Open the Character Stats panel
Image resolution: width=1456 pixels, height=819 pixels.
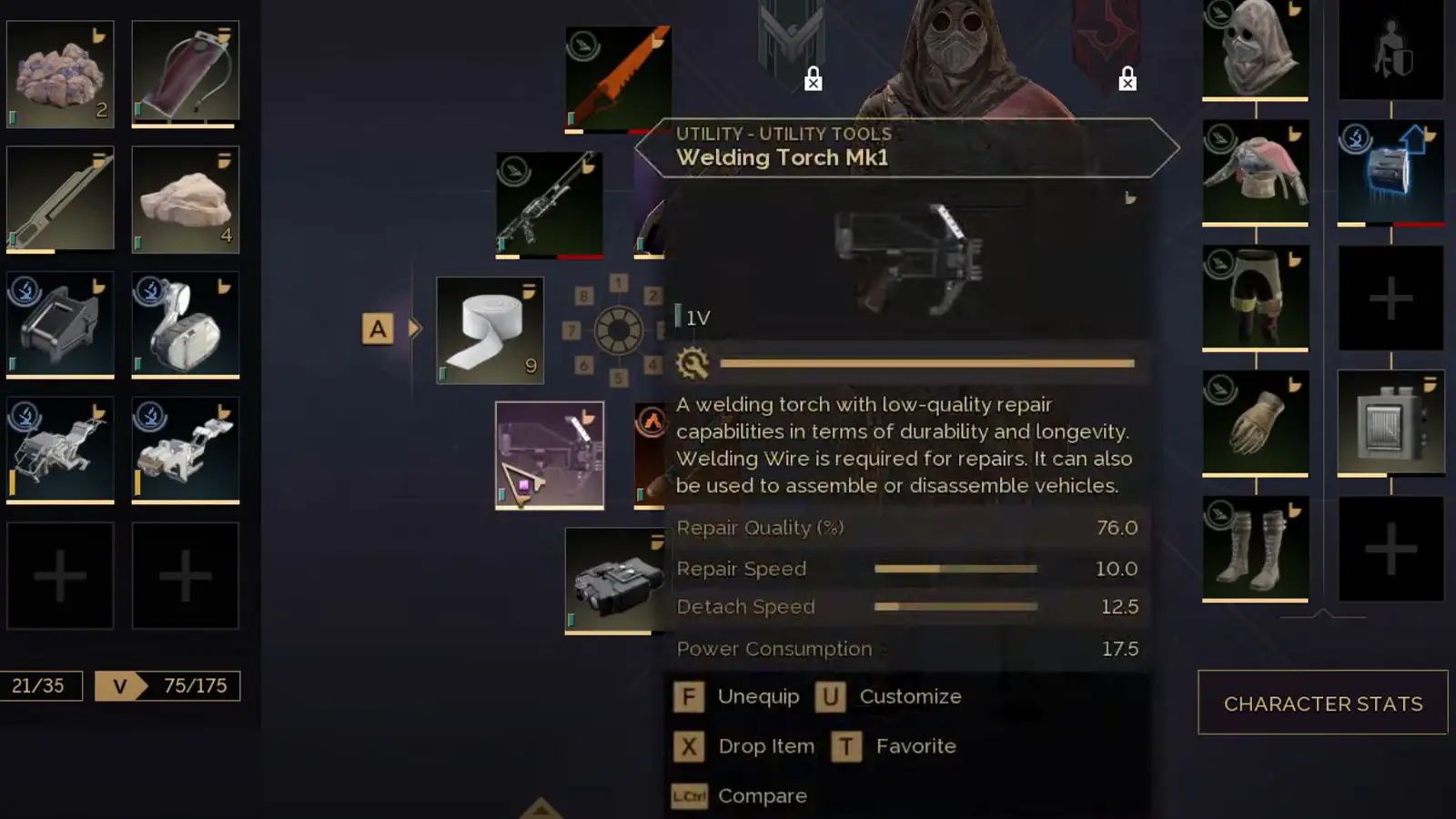1322,703
